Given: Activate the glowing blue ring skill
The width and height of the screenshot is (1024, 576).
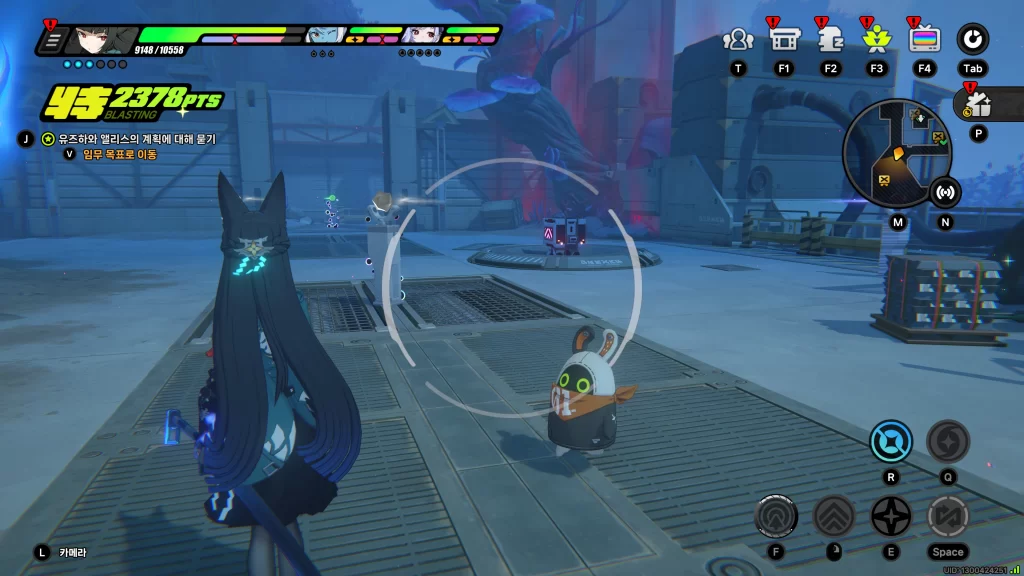Looking at the screenshot, I should (x=890, y=441).
